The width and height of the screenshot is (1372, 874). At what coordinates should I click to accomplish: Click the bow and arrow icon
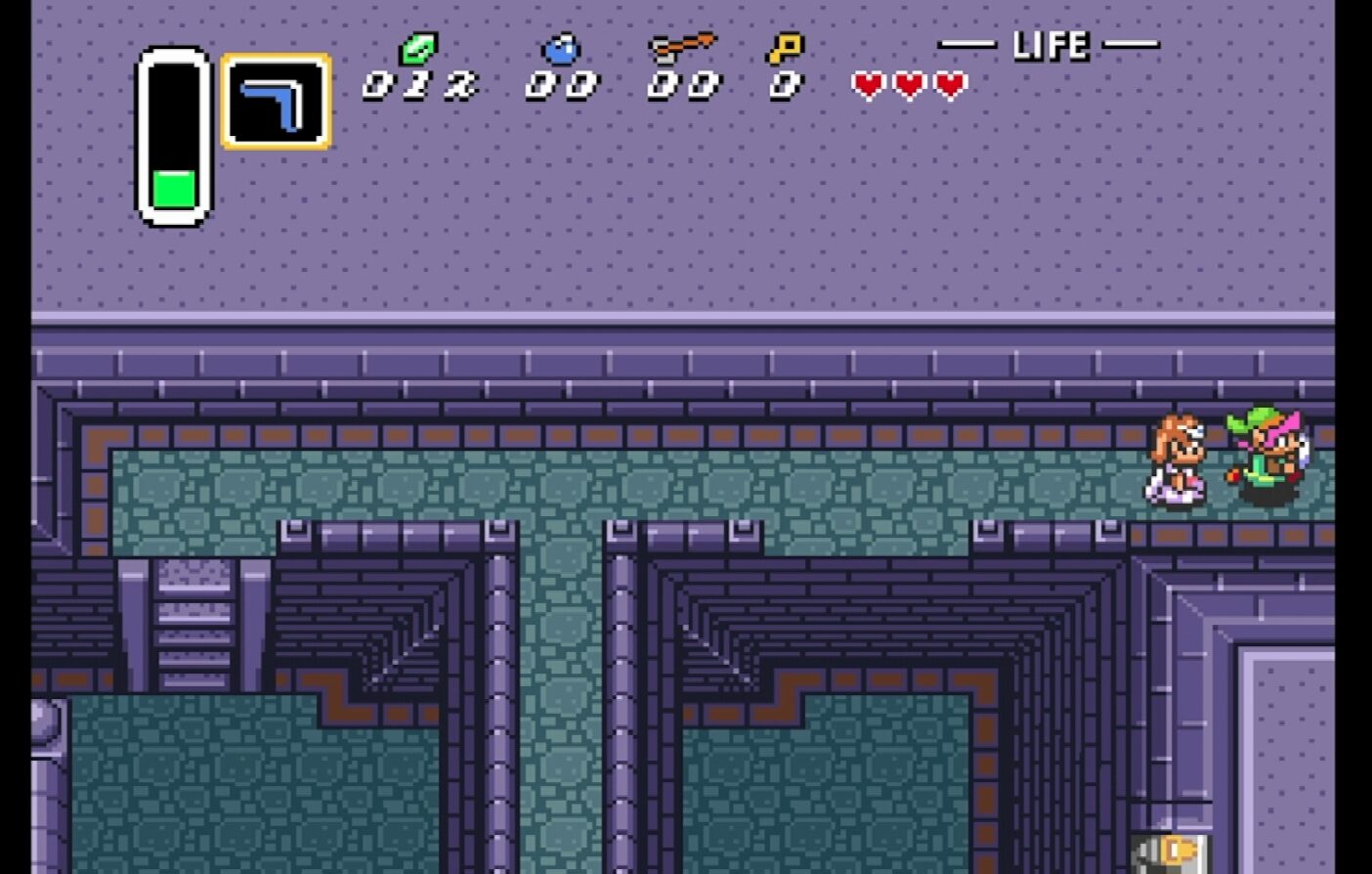[682, 47]
